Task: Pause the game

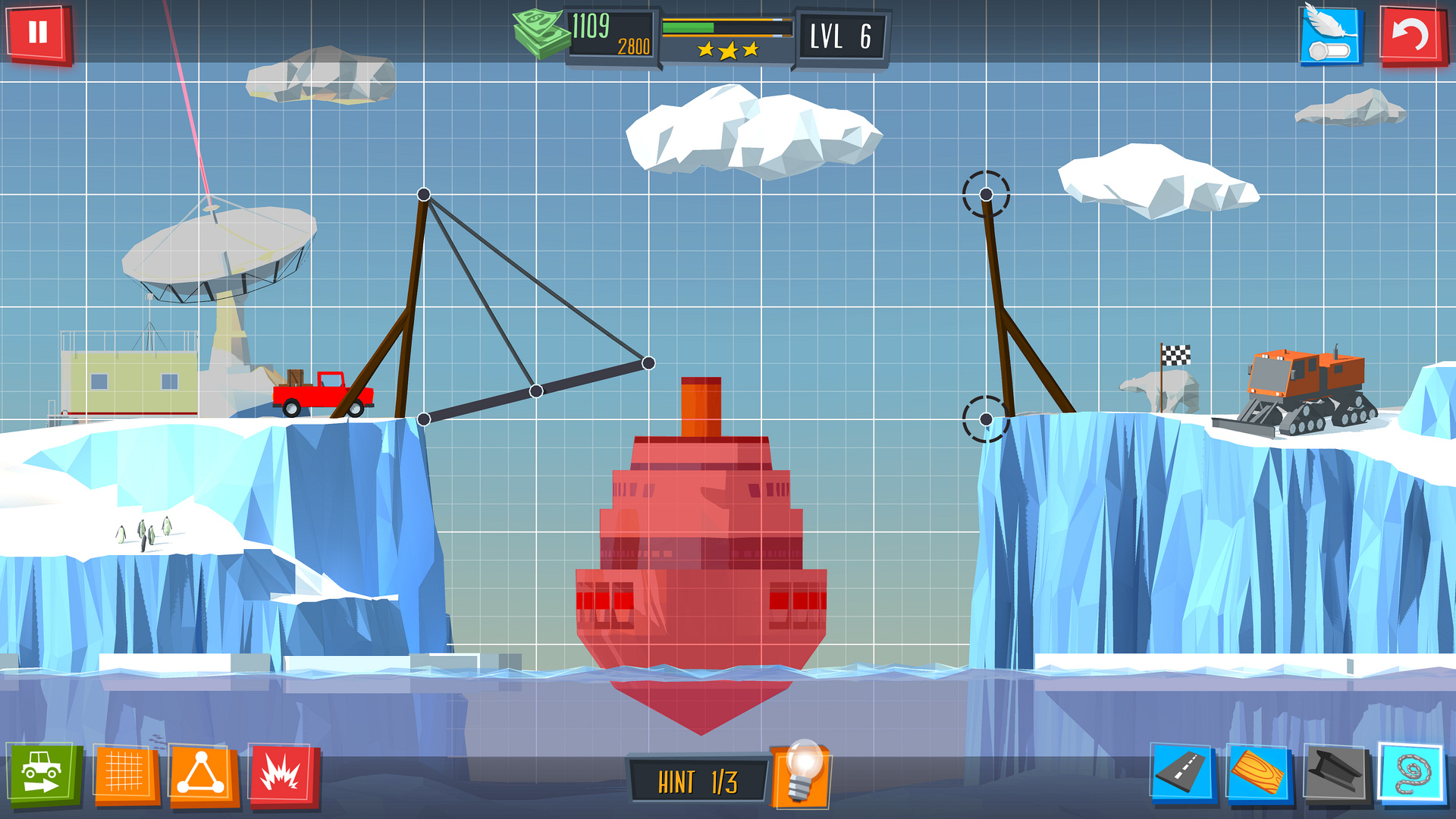Action: (39, 32)
